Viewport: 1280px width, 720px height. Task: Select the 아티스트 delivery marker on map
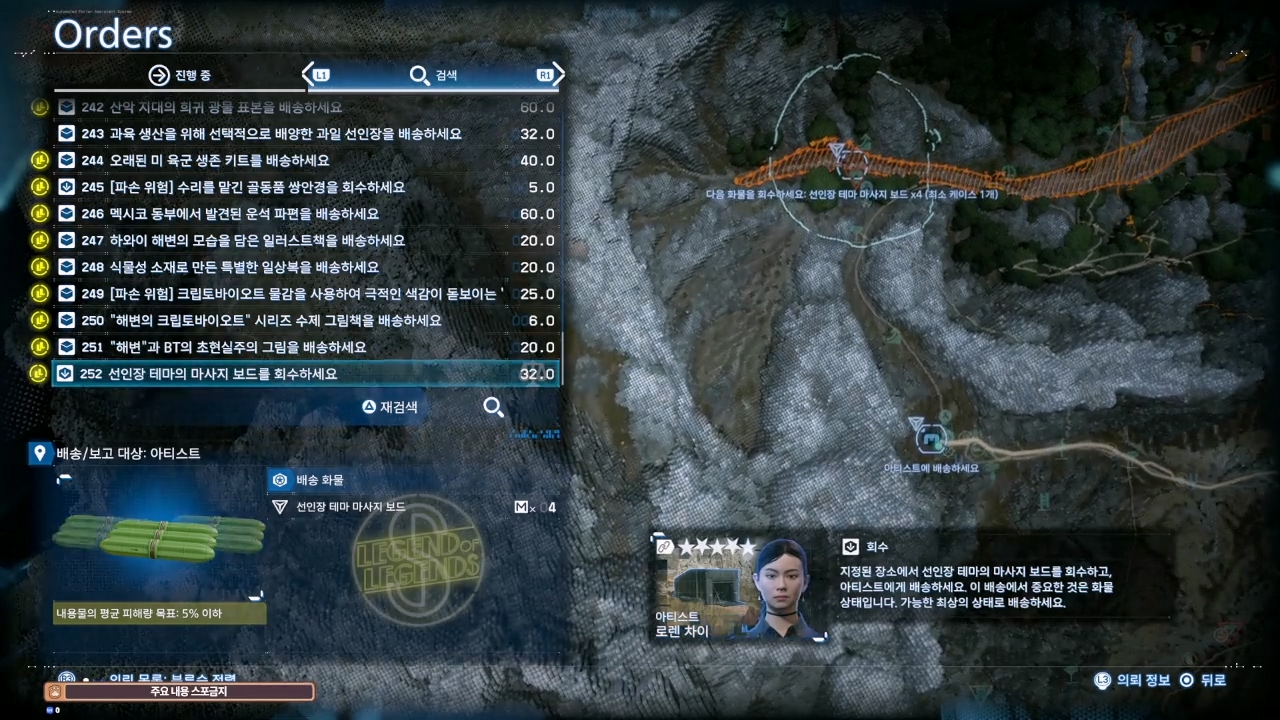pyautogui.click(x=933, y=437)
